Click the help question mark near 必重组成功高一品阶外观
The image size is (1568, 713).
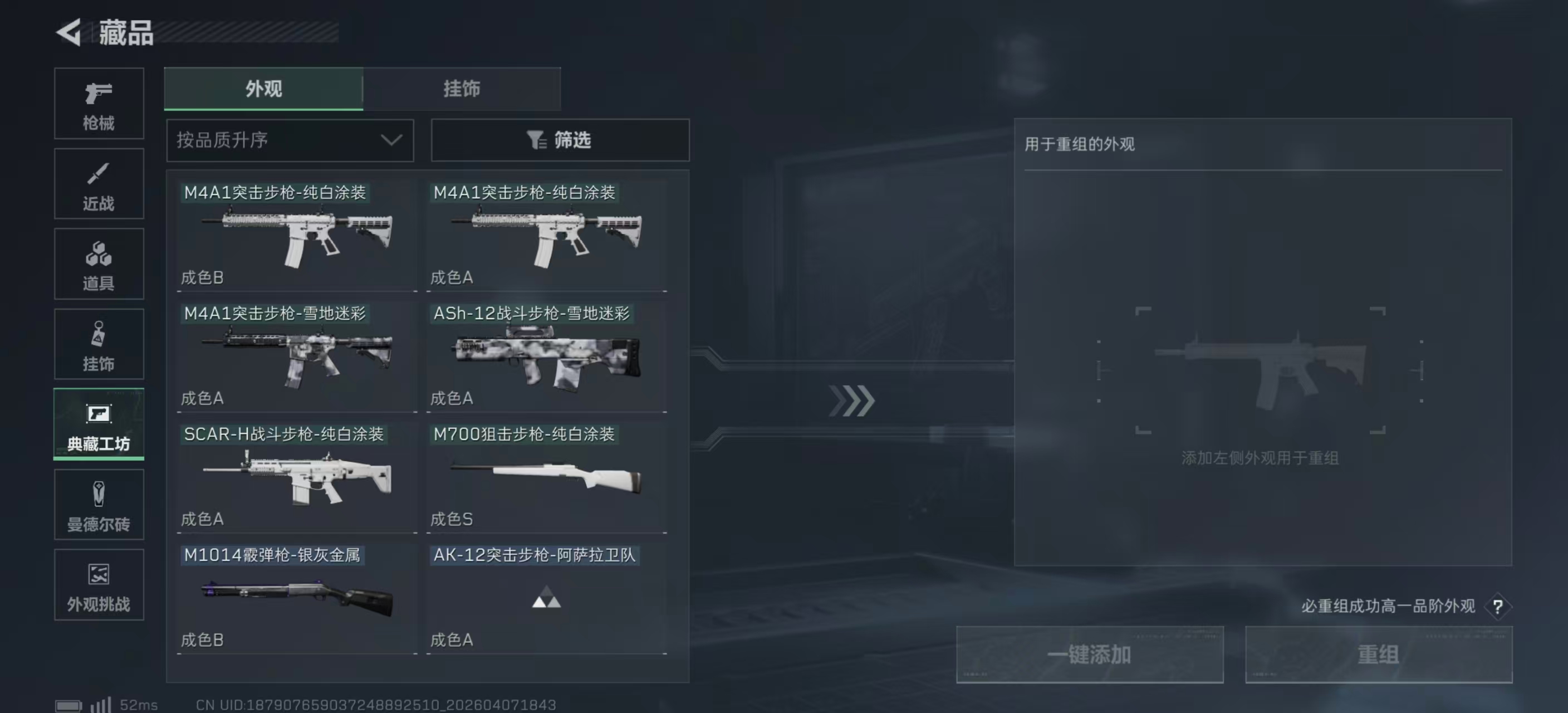coord(1498,607)
